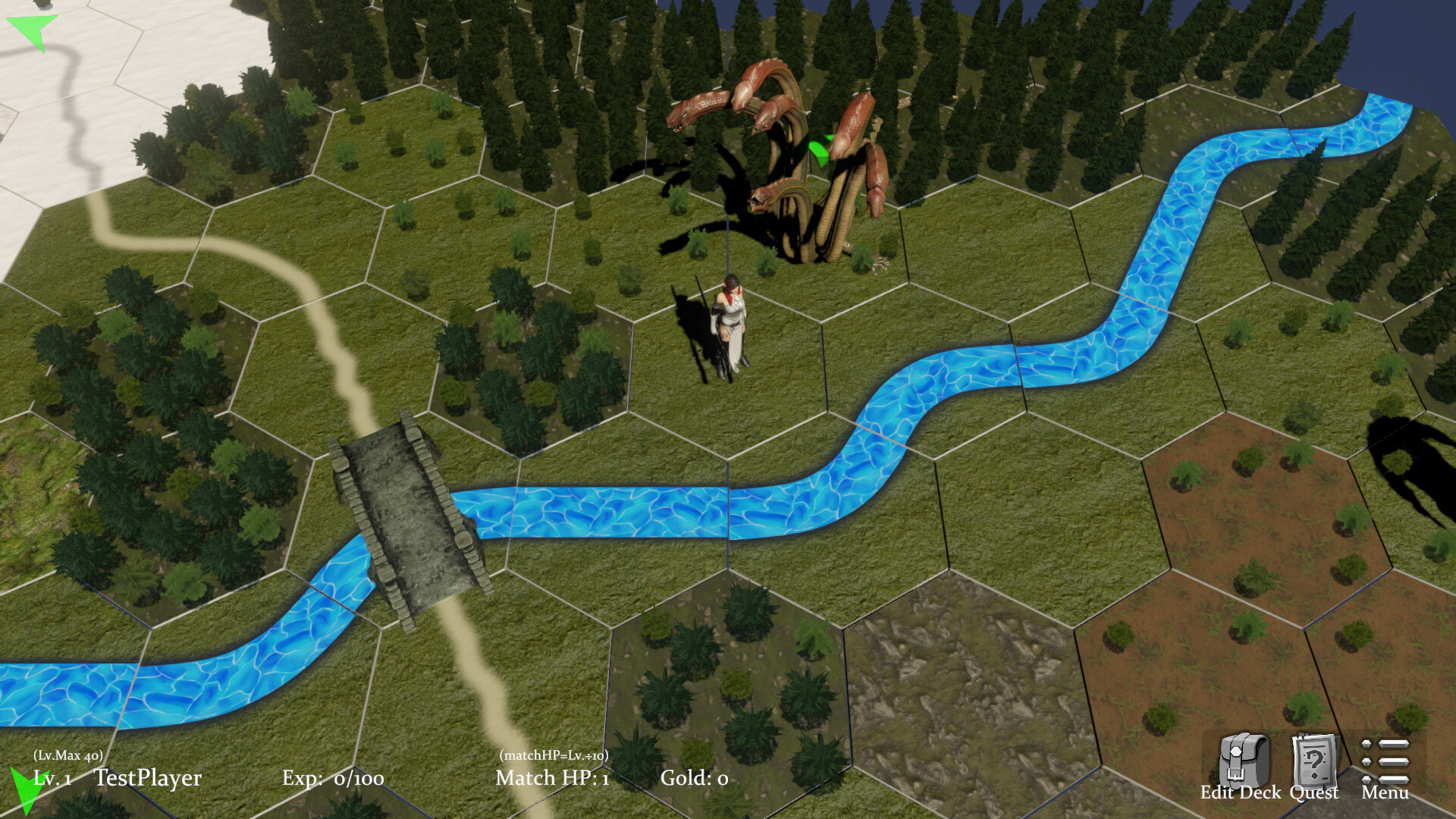Image resolution: width=1456 pixels, height=819 pixels.
Task: Click the (Lv.Max 40) label
Action: pos(69,756)
